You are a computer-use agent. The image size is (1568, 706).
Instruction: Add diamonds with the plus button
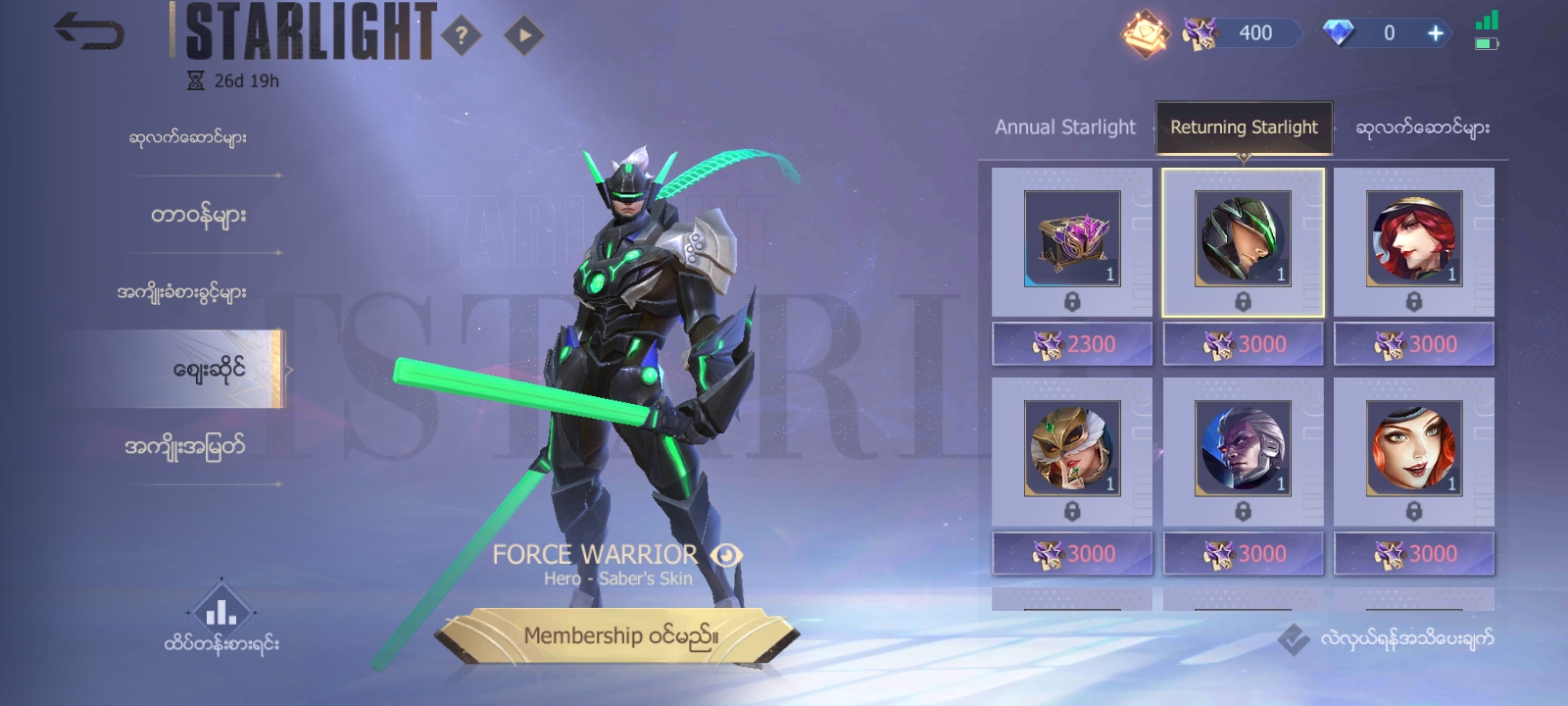[1436, 33]
